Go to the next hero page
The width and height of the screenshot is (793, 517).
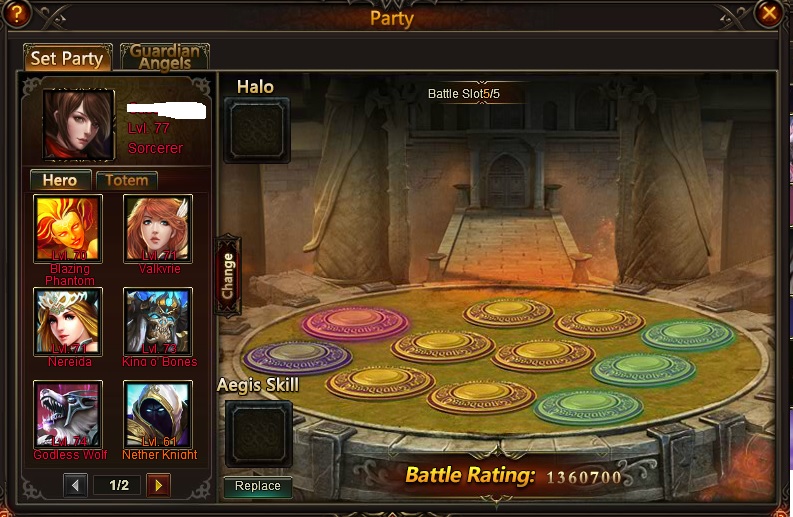pyautogui.click(x=158, y=486)
